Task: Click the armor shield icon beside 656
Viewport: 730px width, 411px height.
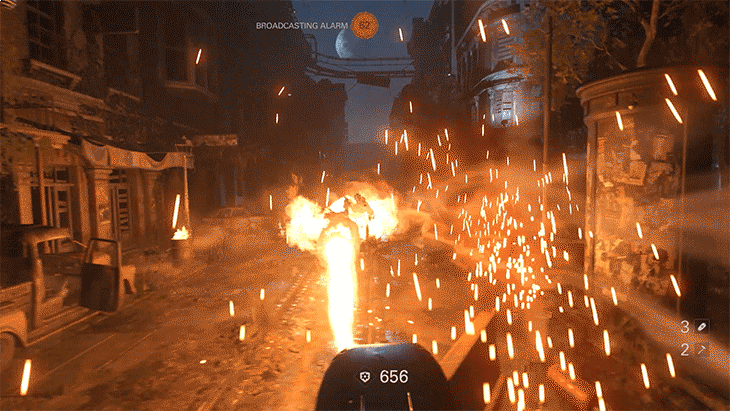Action: (x=366, y=377)
